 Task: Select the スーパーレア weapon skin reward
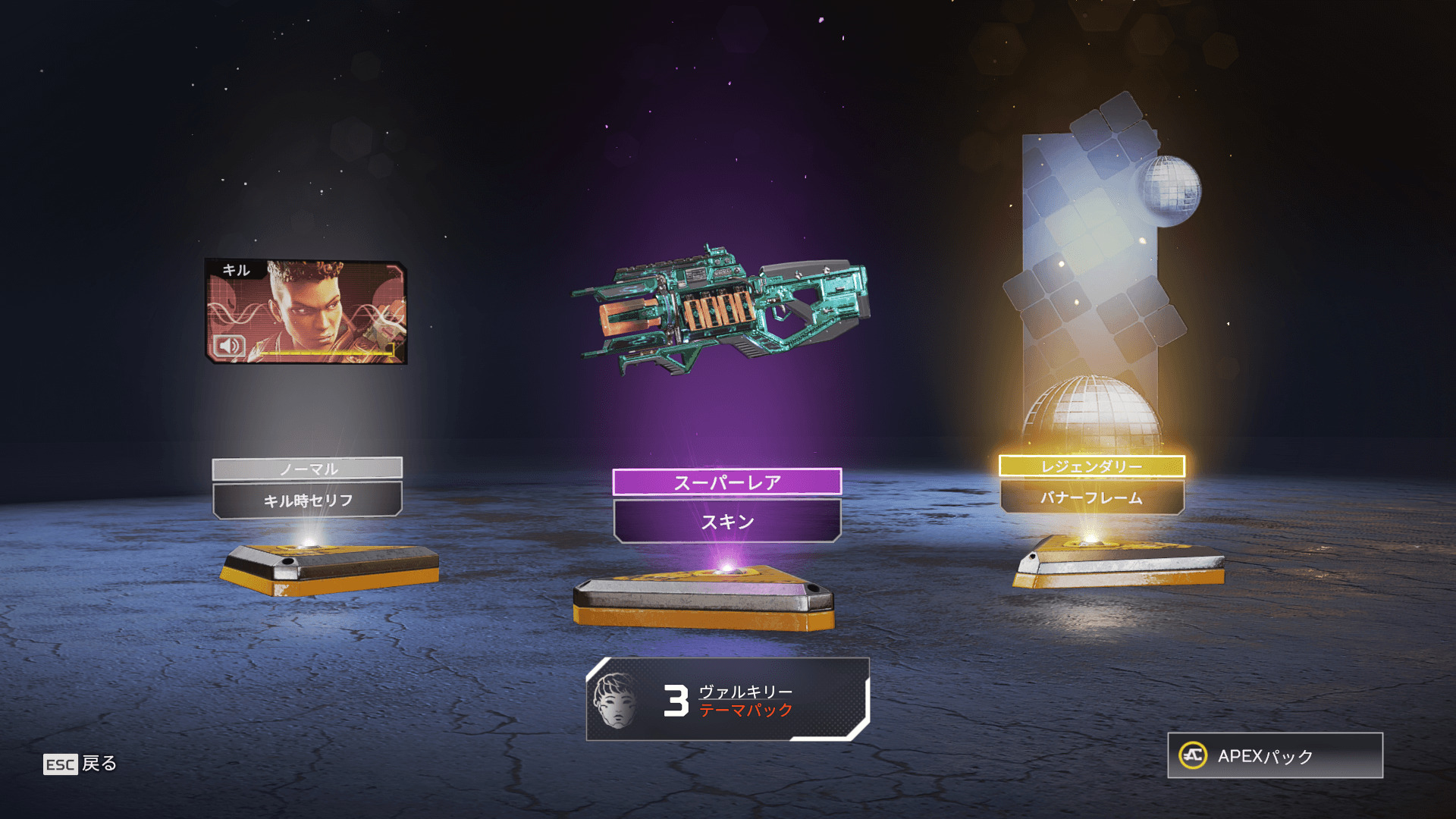720,312
